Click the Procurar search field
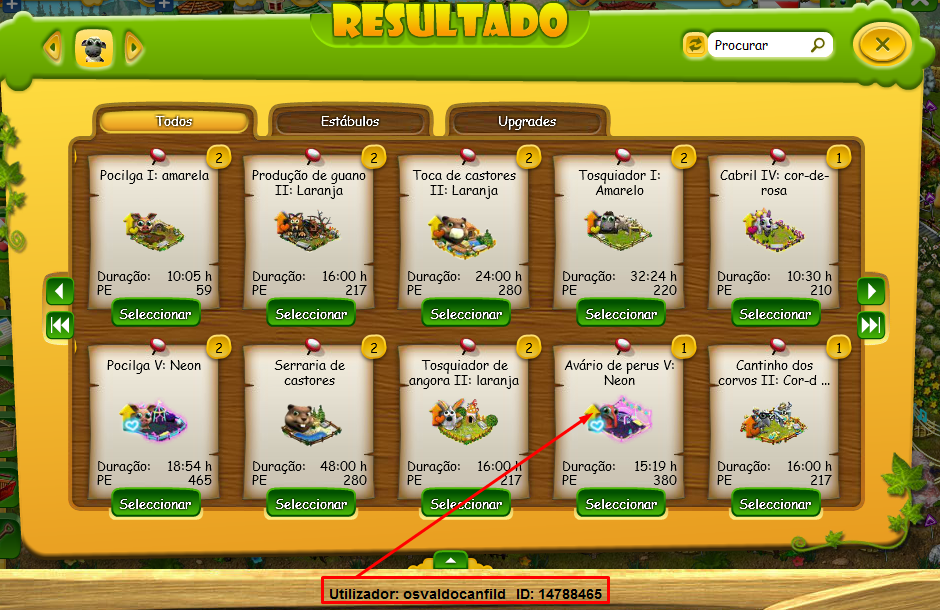 (x=758, y=45)
